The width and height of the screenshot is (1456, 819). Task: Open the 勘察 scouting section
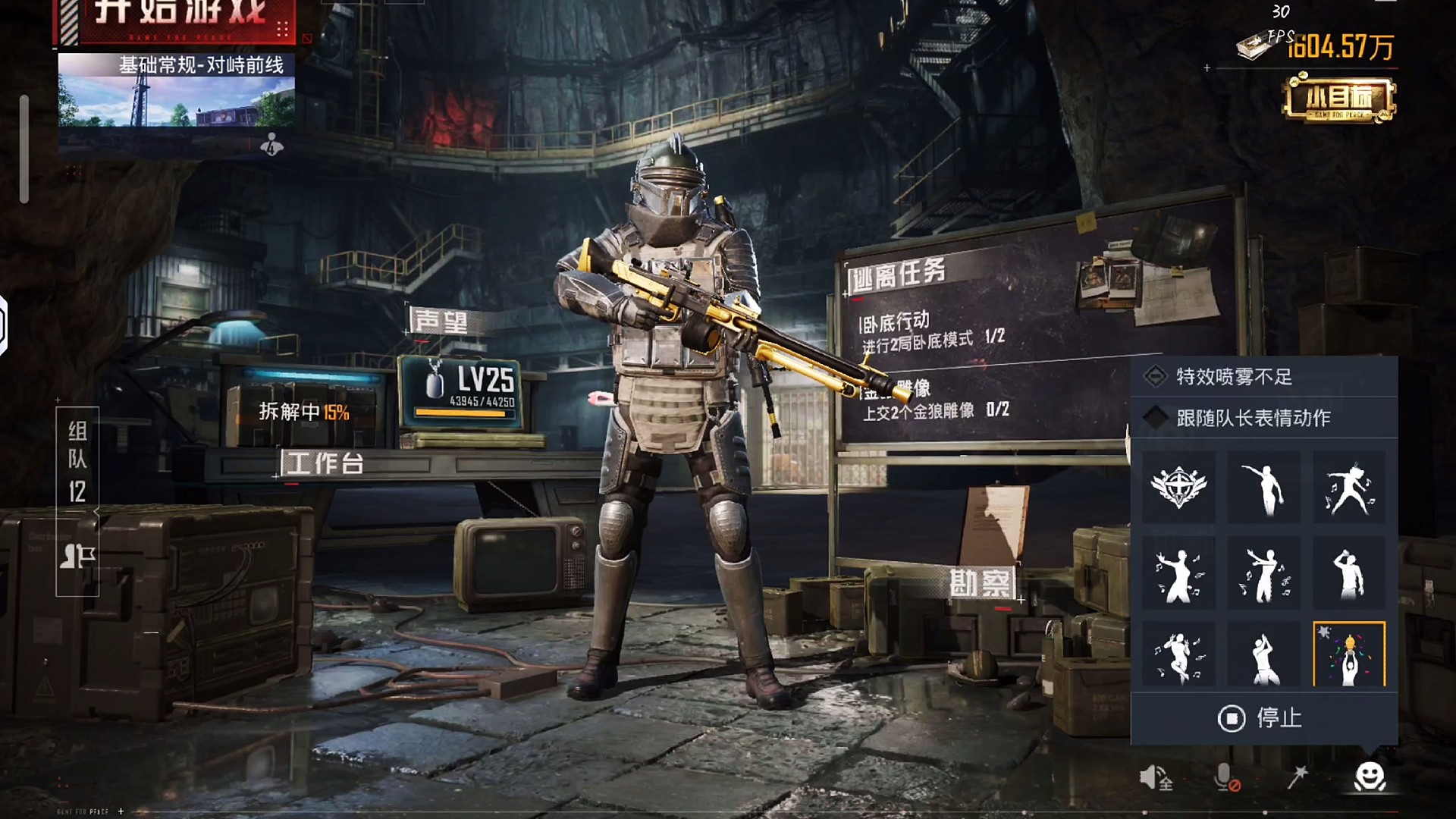tap(981, 583)
